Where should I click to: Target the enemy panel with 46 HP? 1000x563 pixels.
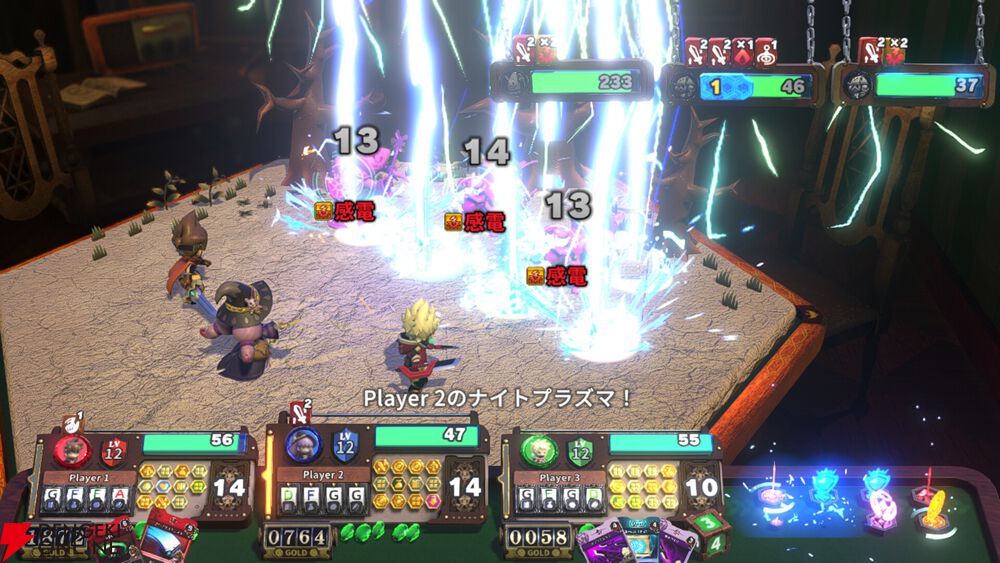pos(744,86)
